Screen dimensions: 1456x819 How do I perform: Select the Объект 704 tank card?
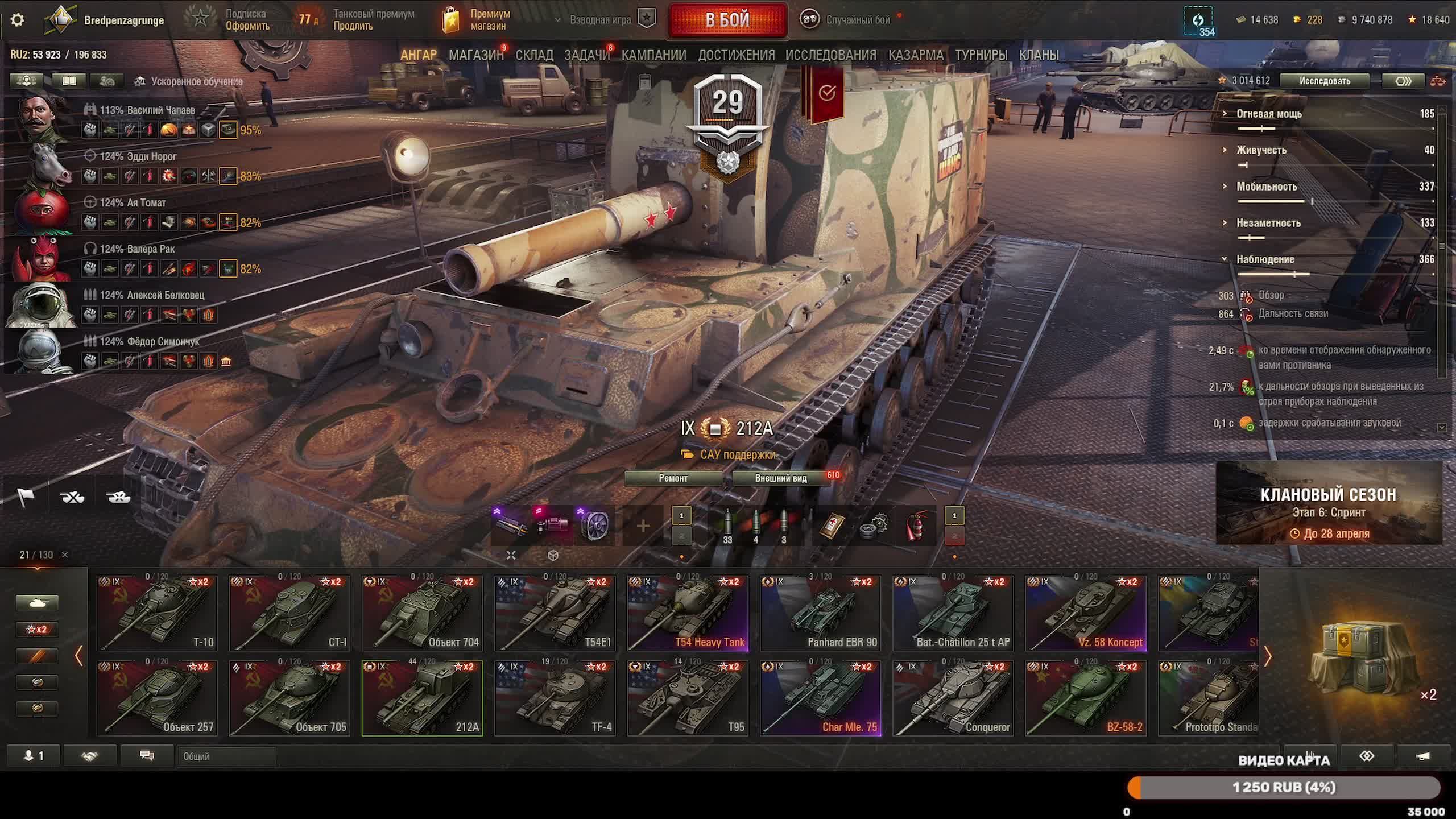point(422,613)
